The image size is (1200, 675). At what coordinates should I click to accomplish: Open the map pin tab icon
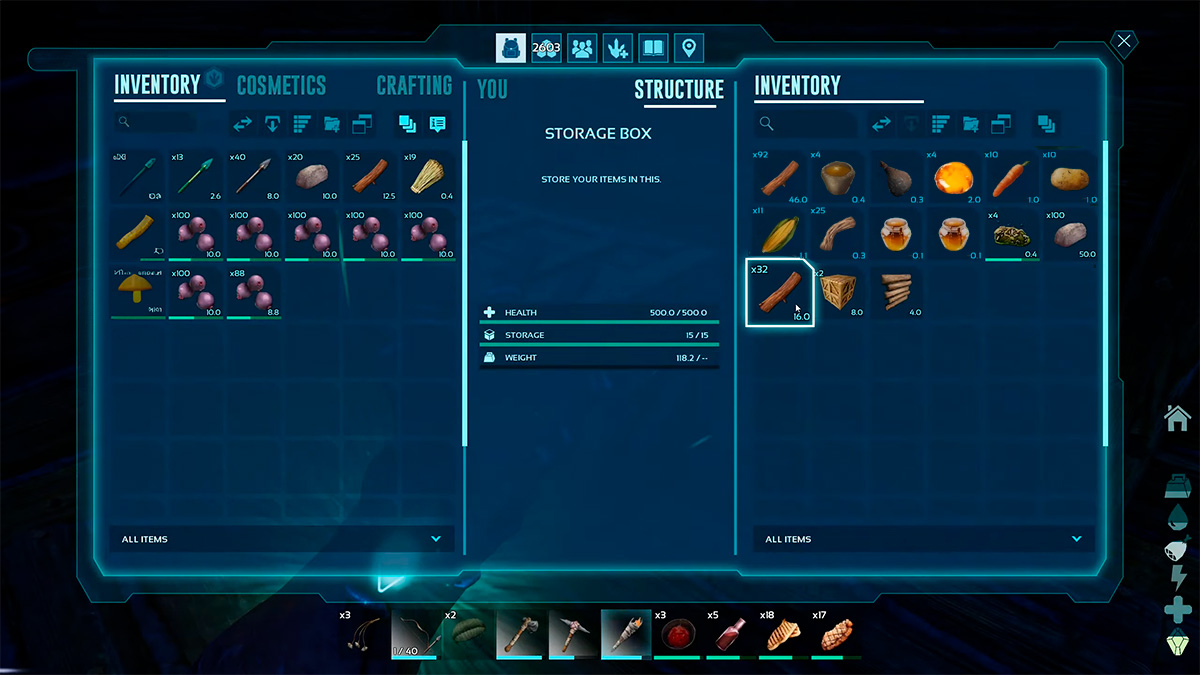tap(688, 47)
